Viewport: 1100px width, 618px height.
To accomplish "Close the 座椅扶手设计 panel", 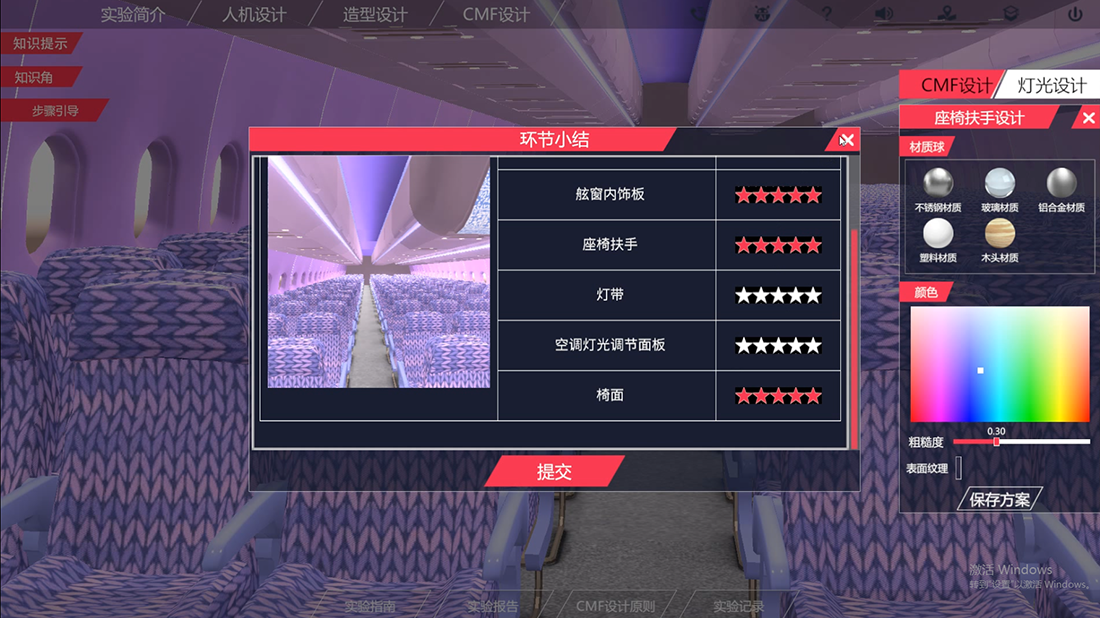I will [x=1089, y=118].
